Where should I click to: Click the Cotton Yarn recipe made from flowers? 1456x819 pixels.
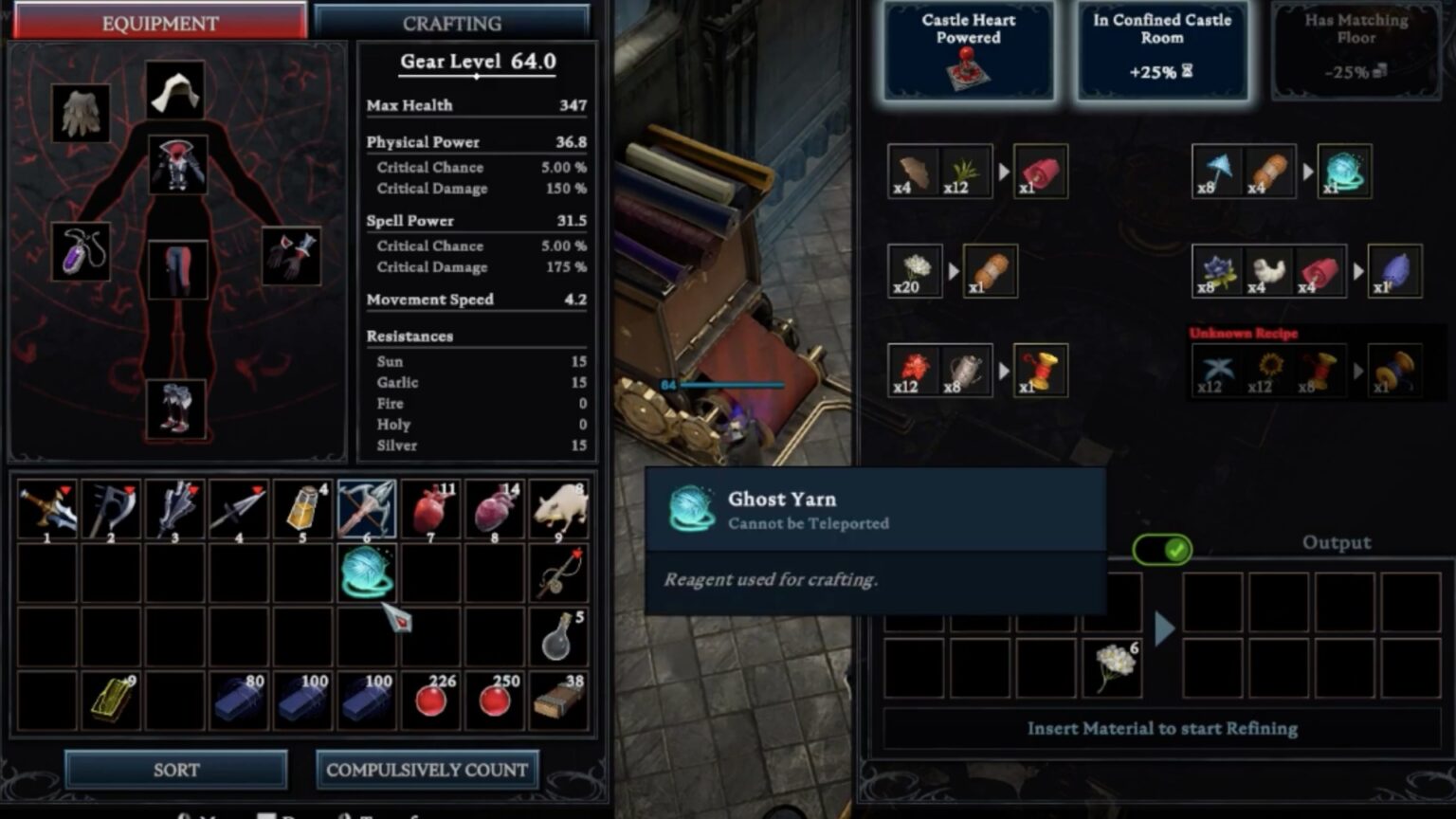tap(989, 270)
